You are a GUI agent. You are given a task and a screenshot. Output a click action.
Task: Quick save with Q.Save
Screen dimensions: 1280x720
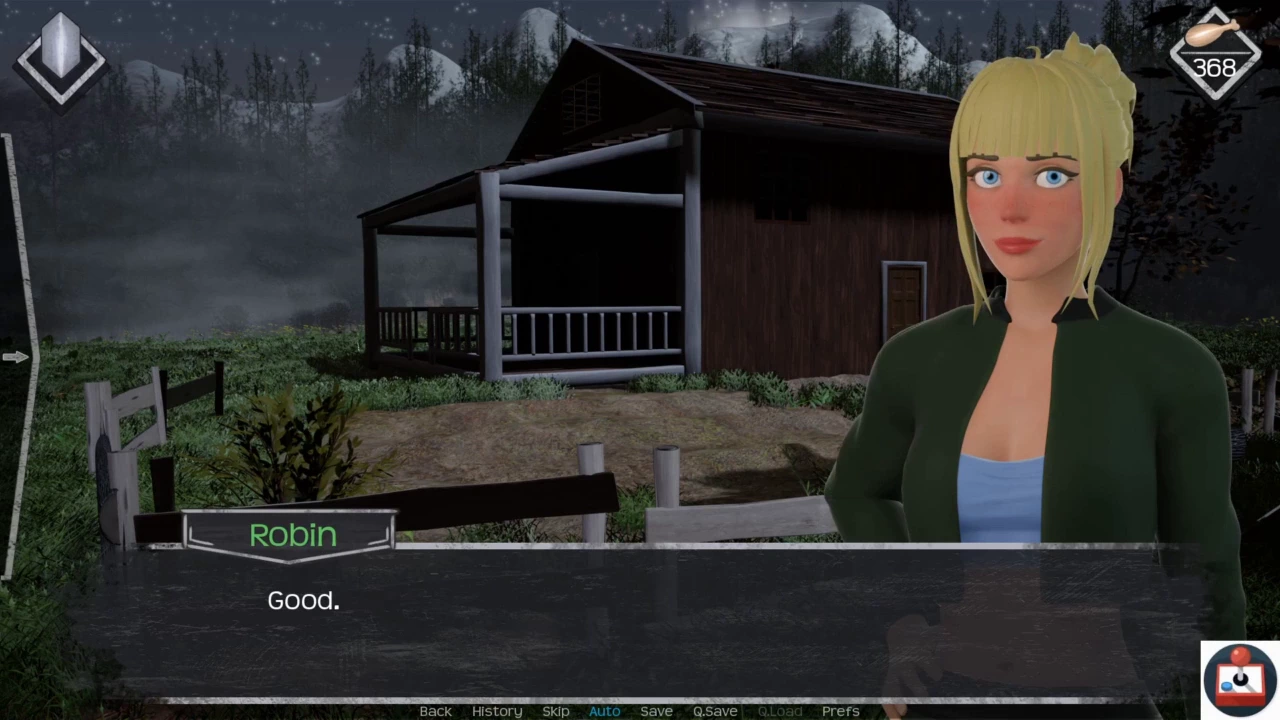coord(715,711)
